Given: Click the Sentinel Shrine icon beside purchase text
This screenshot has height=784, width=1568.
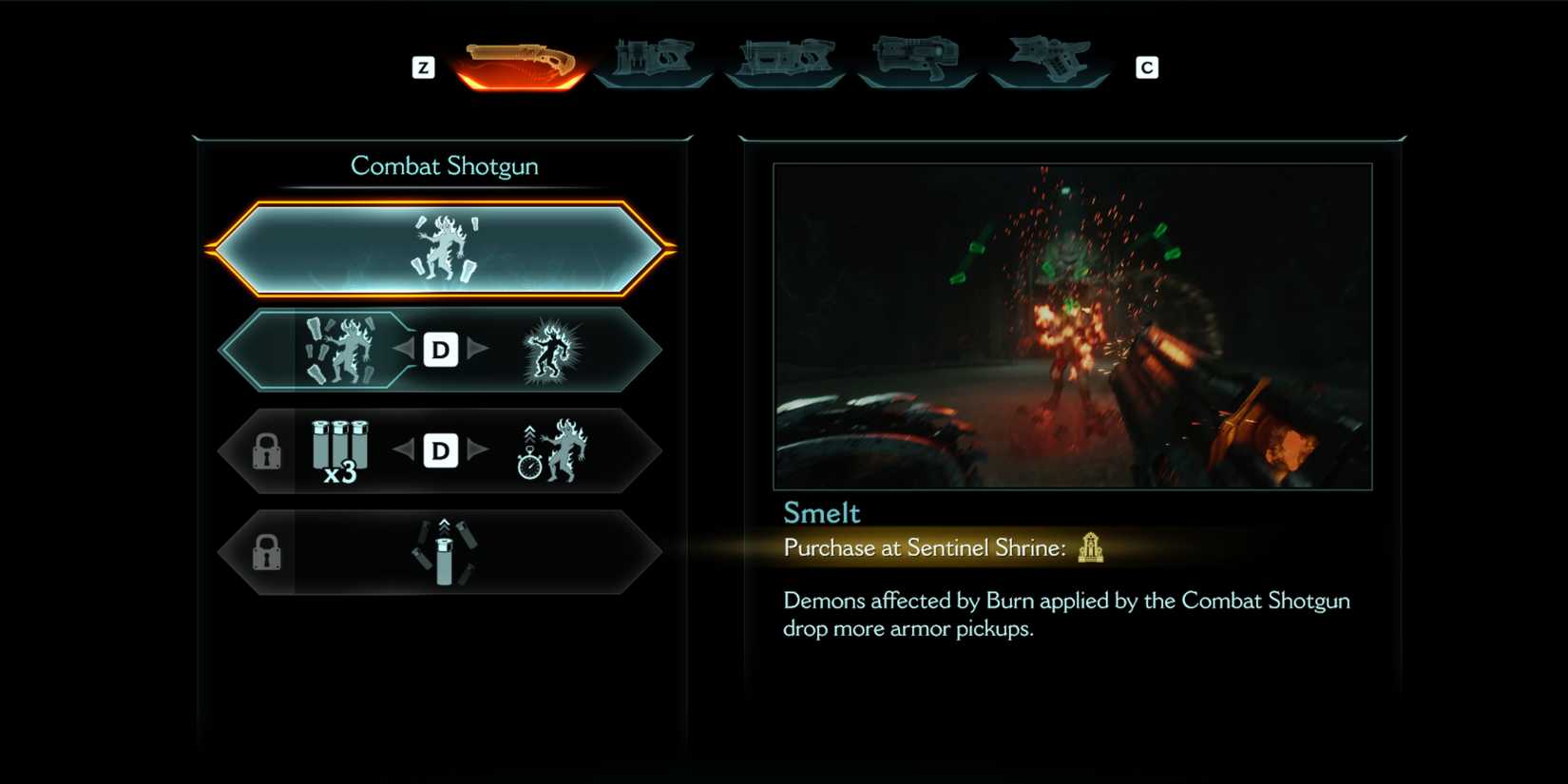Looking at the screenshot, I should 1091,548.
